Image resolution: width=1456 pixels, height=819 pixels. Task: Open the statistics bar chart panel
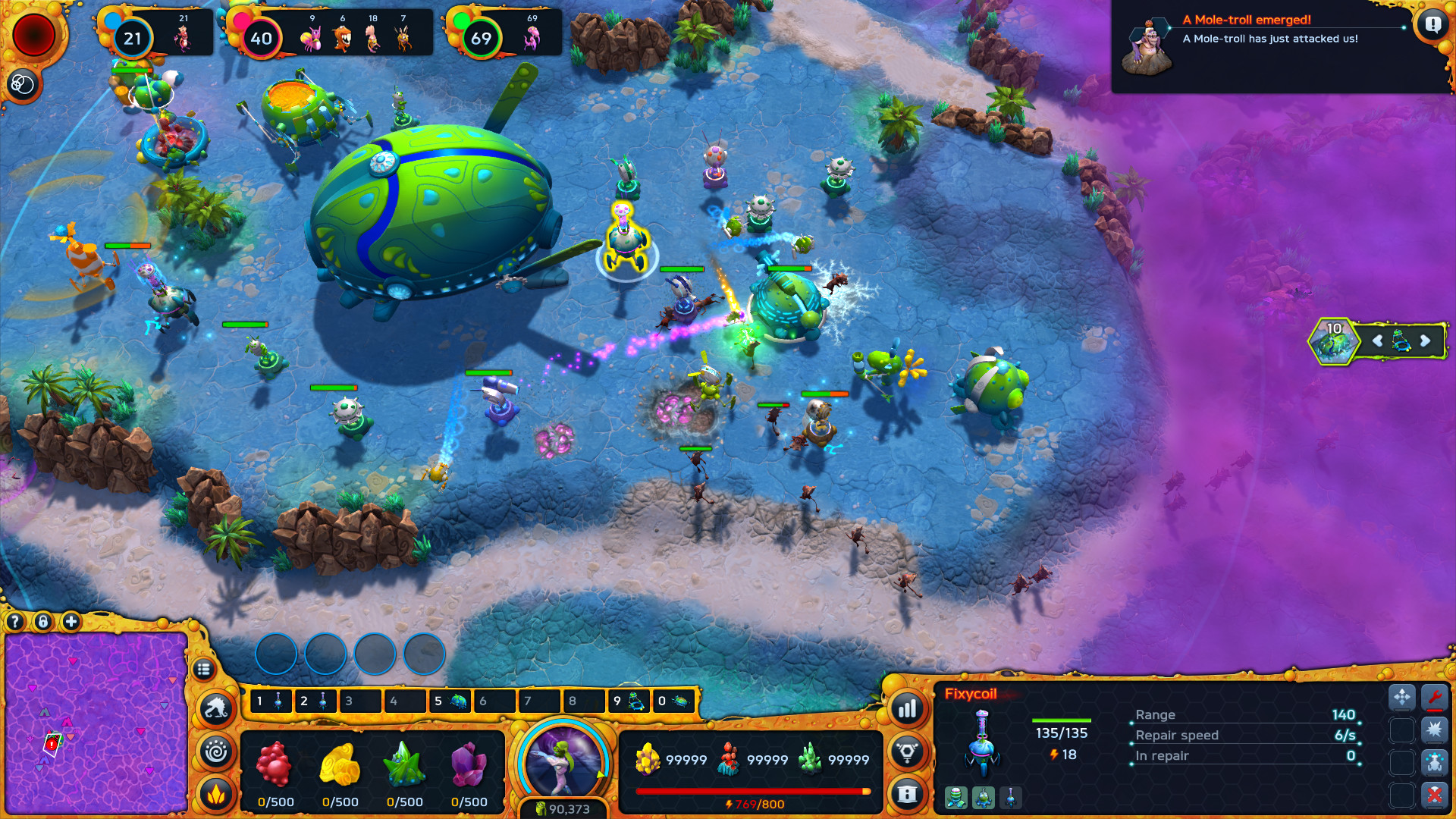click(909, 708)
